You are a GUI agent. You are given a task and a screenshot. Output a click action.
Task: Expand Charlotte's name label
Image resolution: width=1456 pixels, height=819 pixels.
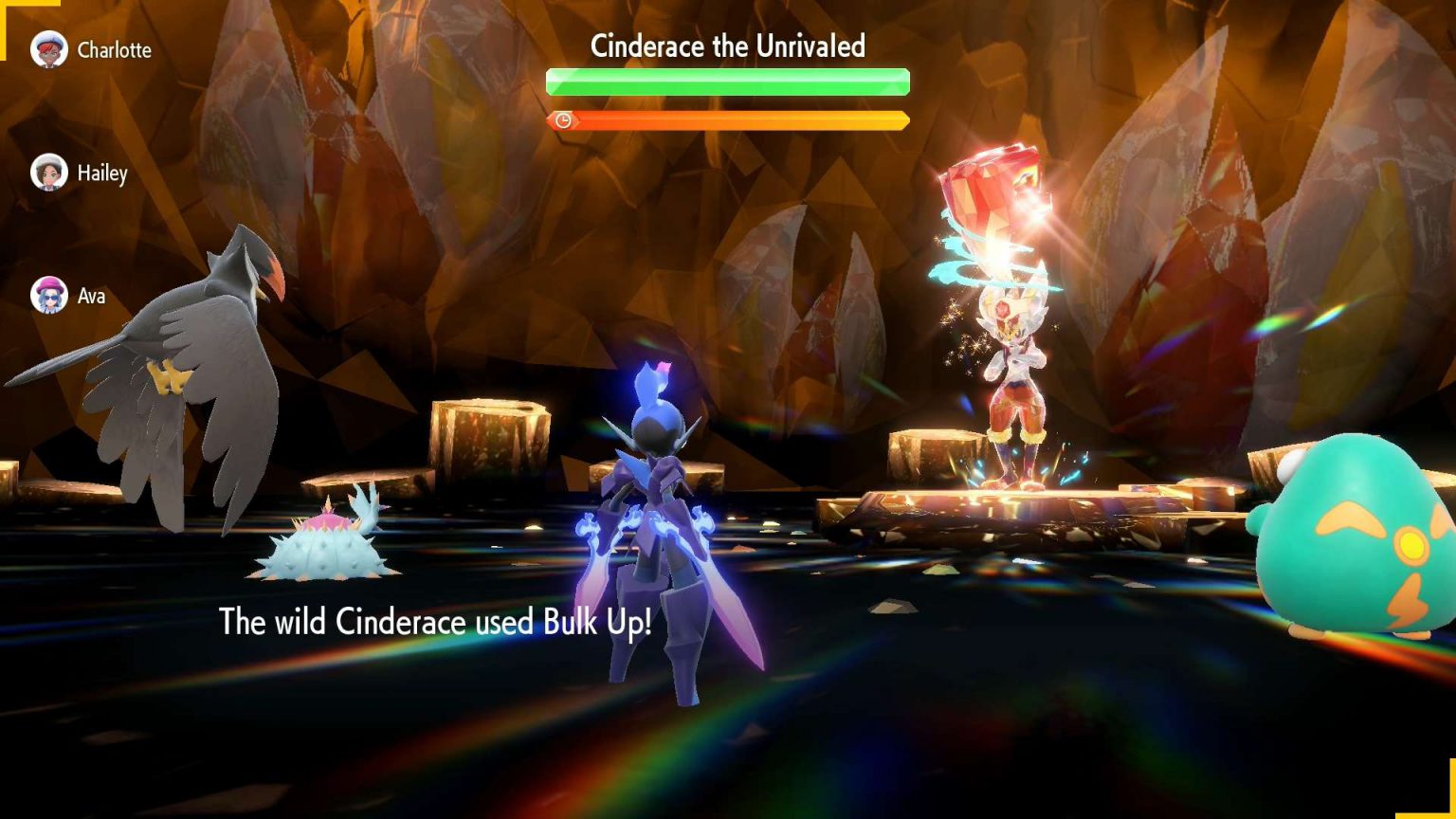pos(114,50)
